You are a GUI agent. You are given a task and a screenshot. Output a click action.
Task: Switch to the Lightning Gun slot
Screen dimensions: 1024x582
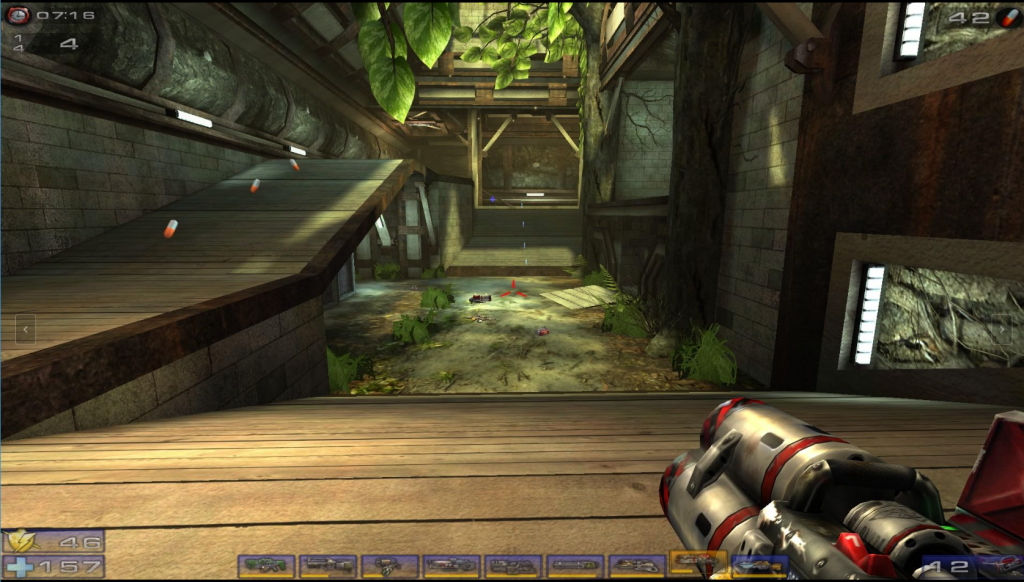760,566
